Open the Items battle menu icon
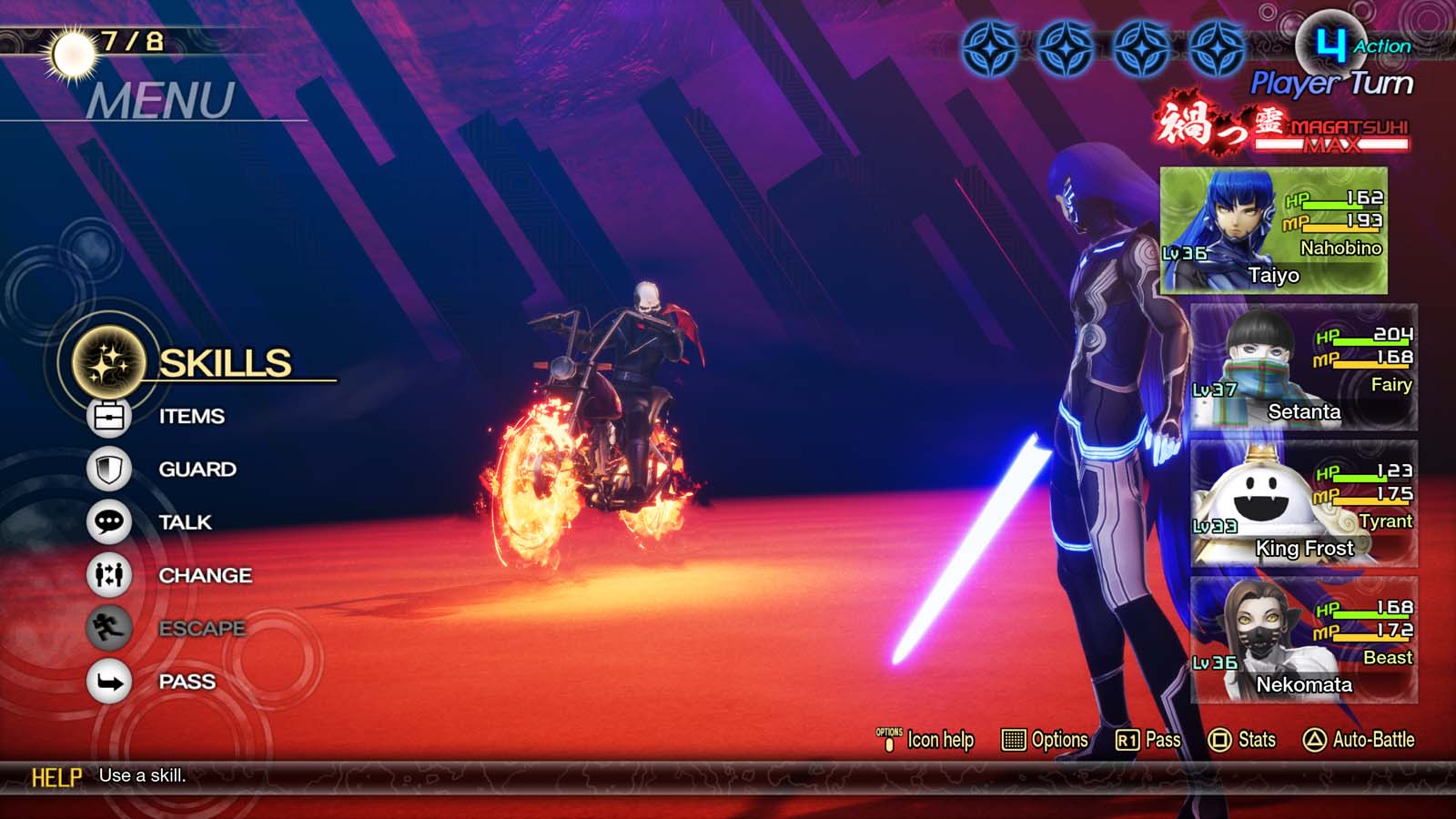 pyautogui.click(x=108, y=417)
